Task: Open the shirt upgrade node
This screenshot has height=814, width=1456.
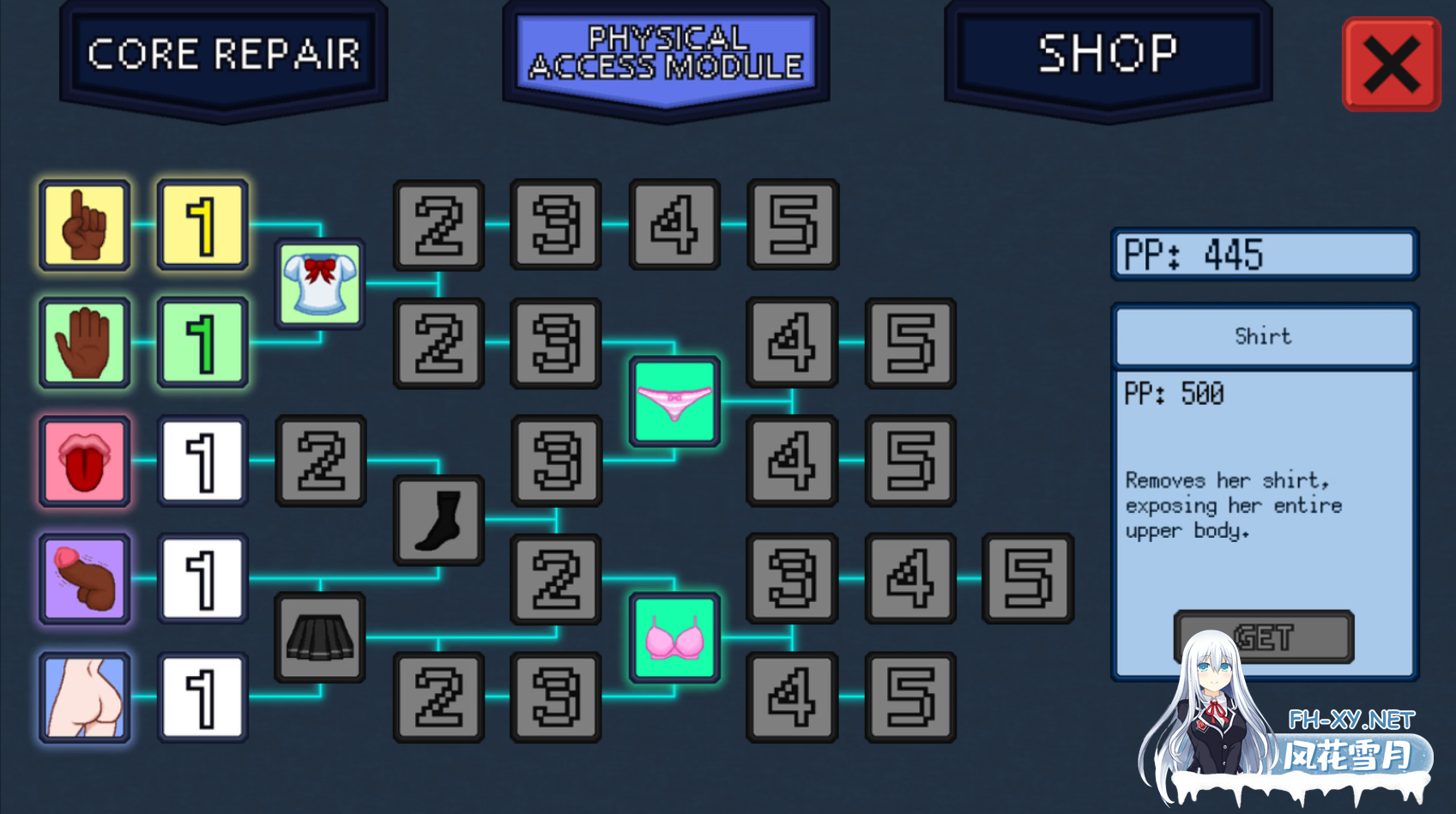Action: [x=319, y=283]
